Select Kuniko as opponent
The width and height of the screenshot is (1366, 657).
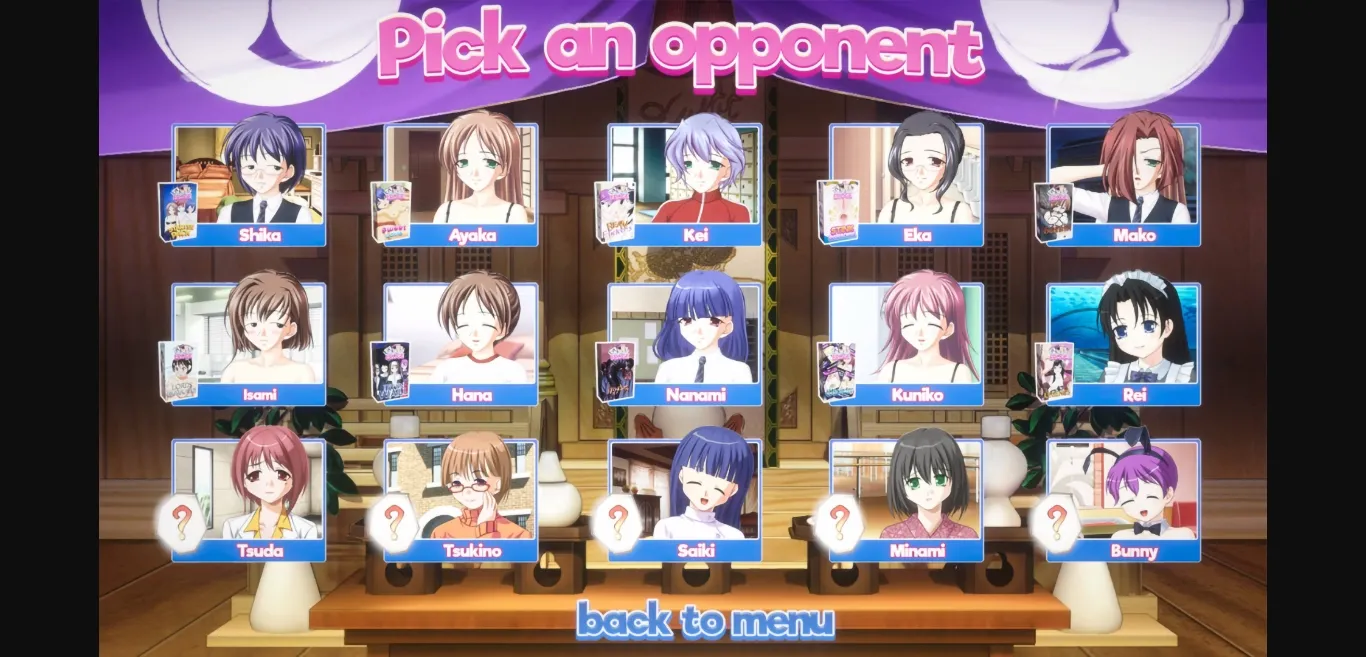click(x=918, y=340)
